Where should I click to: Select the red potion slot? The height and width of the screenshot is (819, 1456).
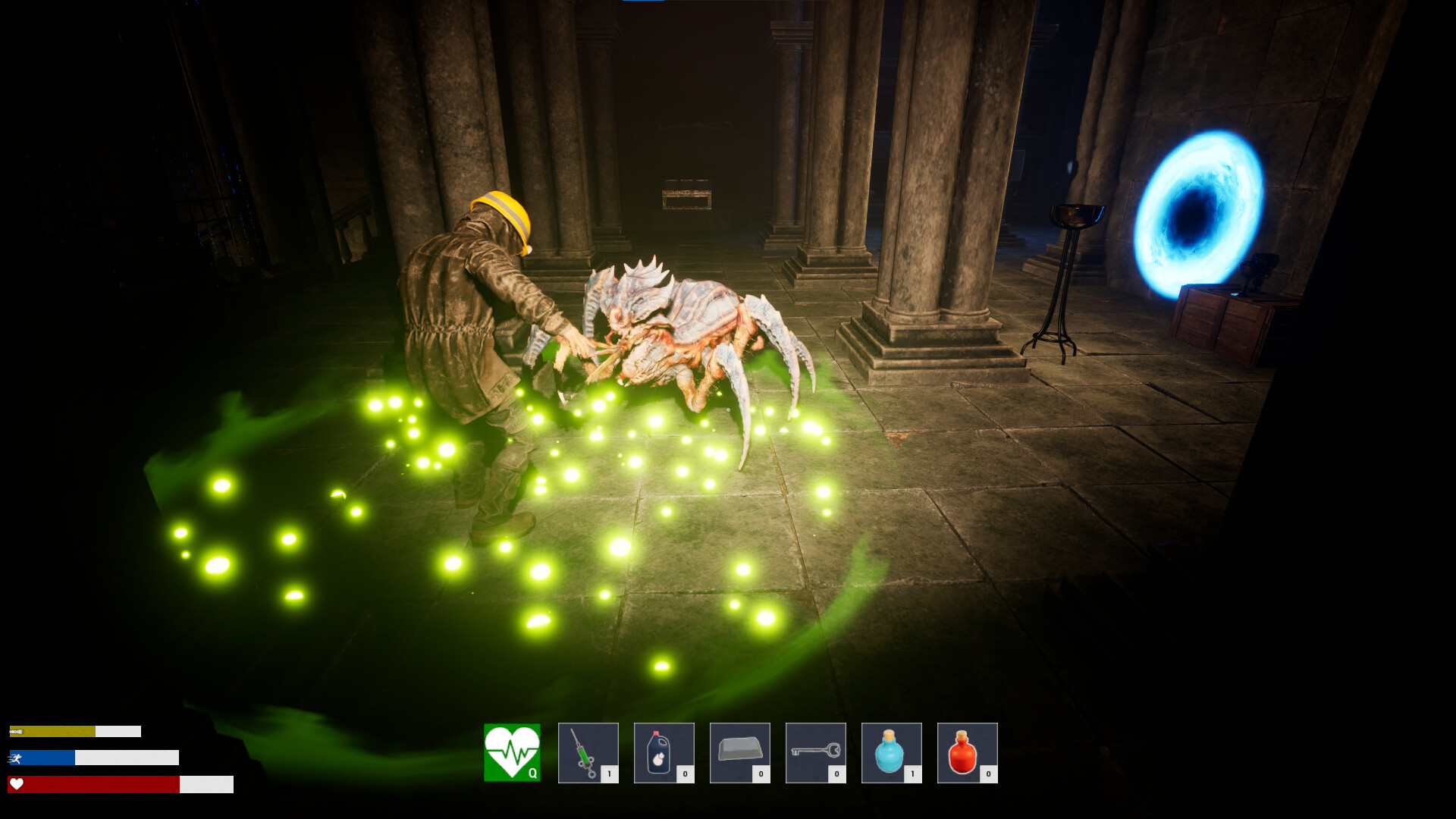pos(967,752)
